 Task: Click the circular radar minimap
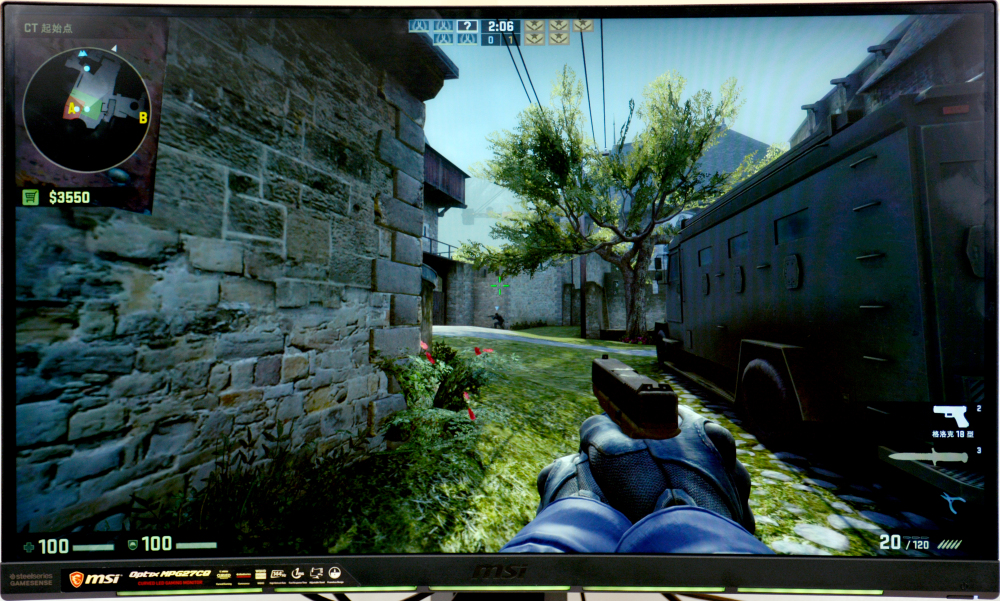pyautogui.click(x=86, y=110)
